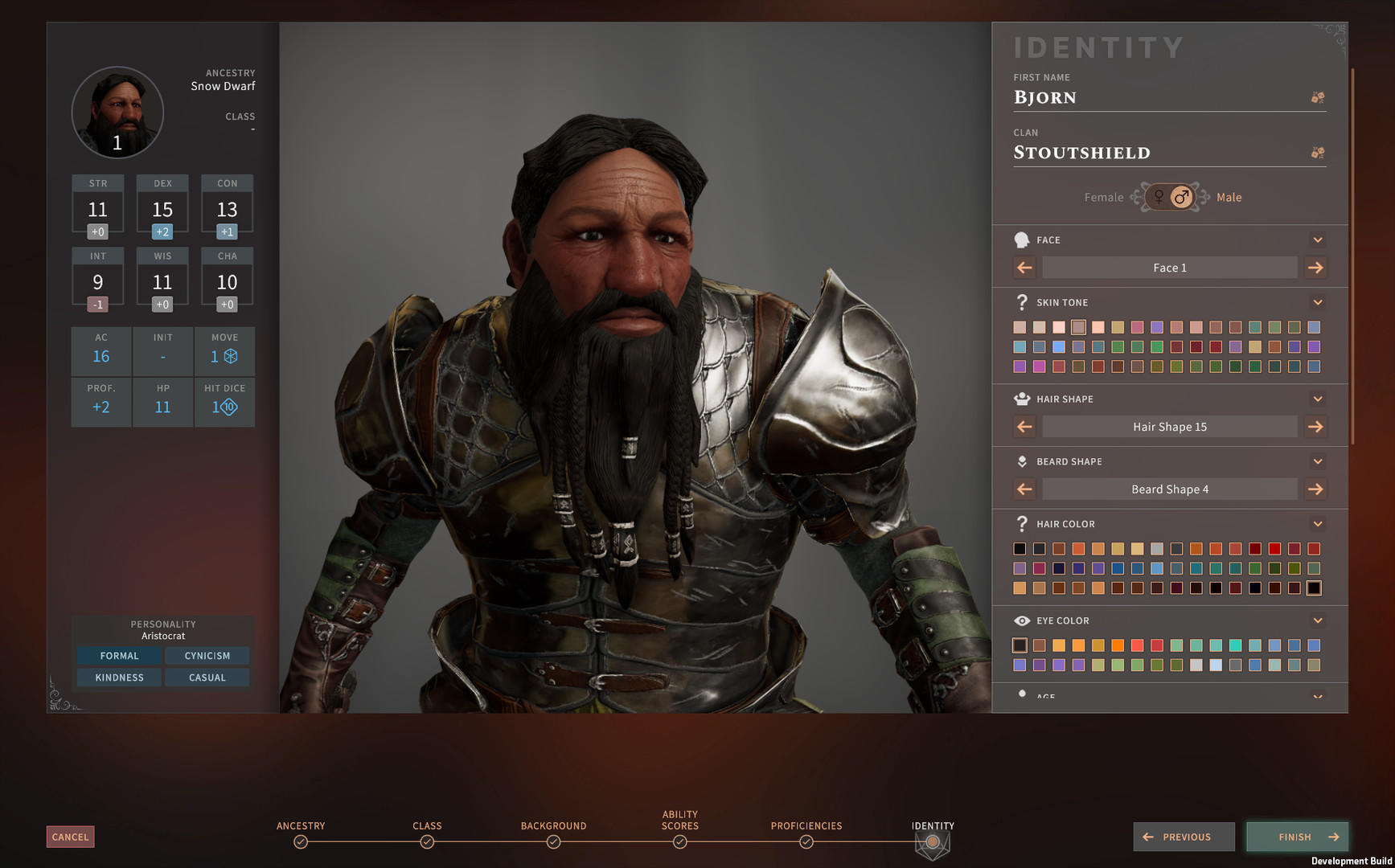
Task: Collapse the HAIR COLOR section
Action: [x=1318, y=523]
